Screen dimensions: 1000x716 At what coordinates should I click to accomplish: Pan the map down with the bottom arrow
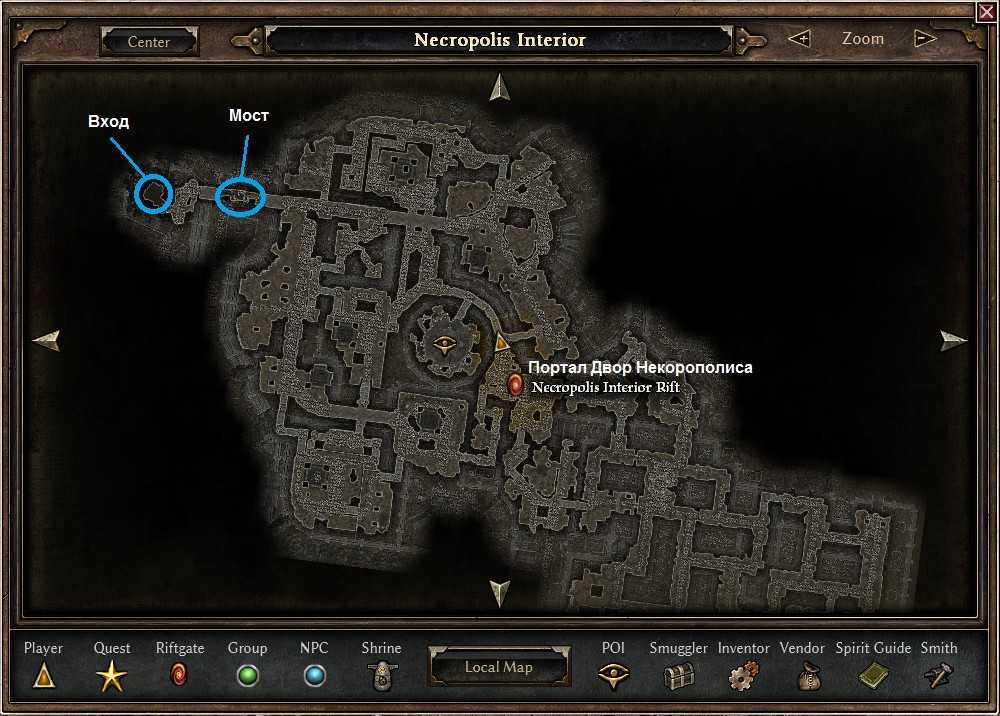[499, 591]
